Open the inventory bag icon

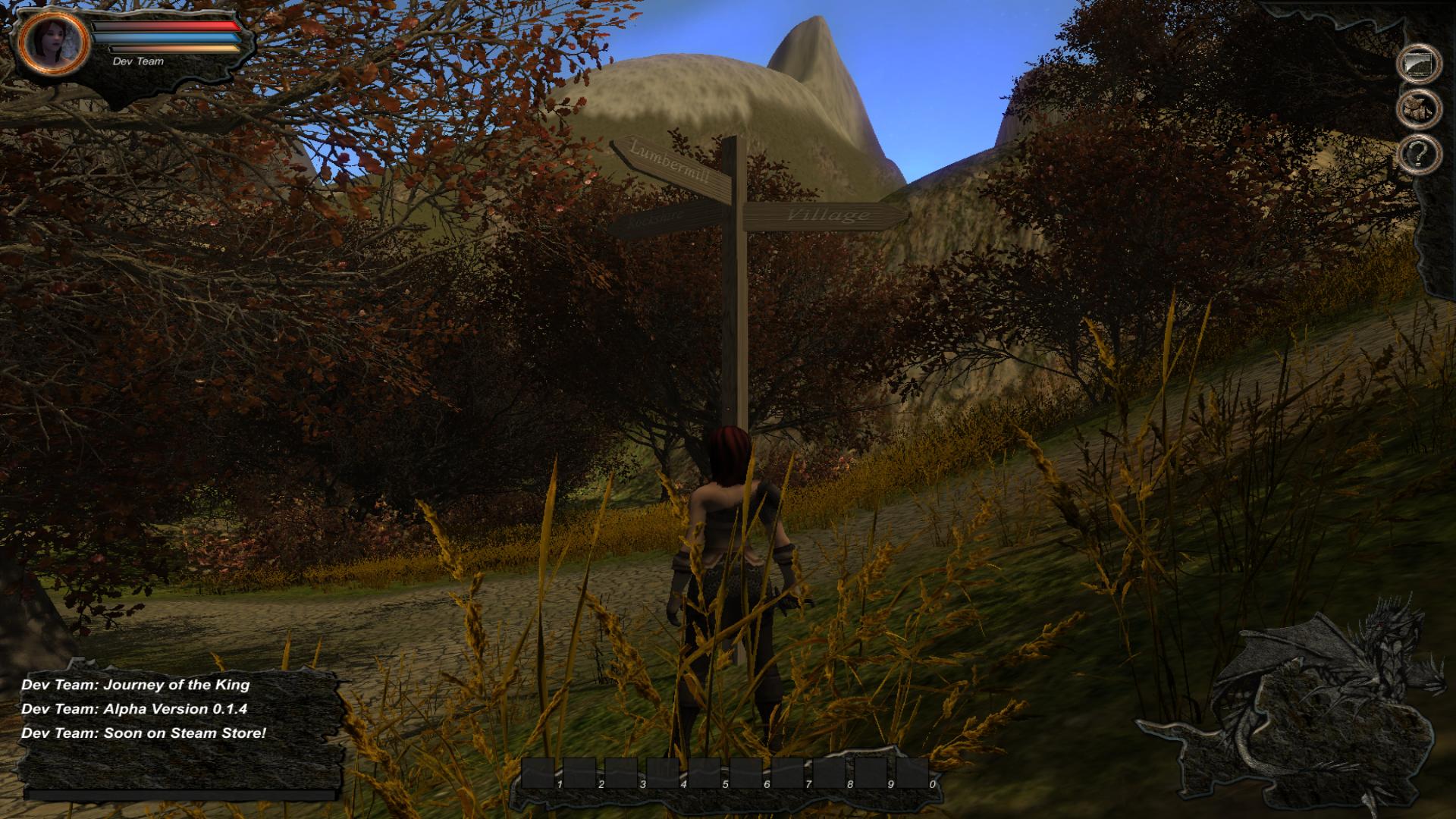(x=1420, y=108)
